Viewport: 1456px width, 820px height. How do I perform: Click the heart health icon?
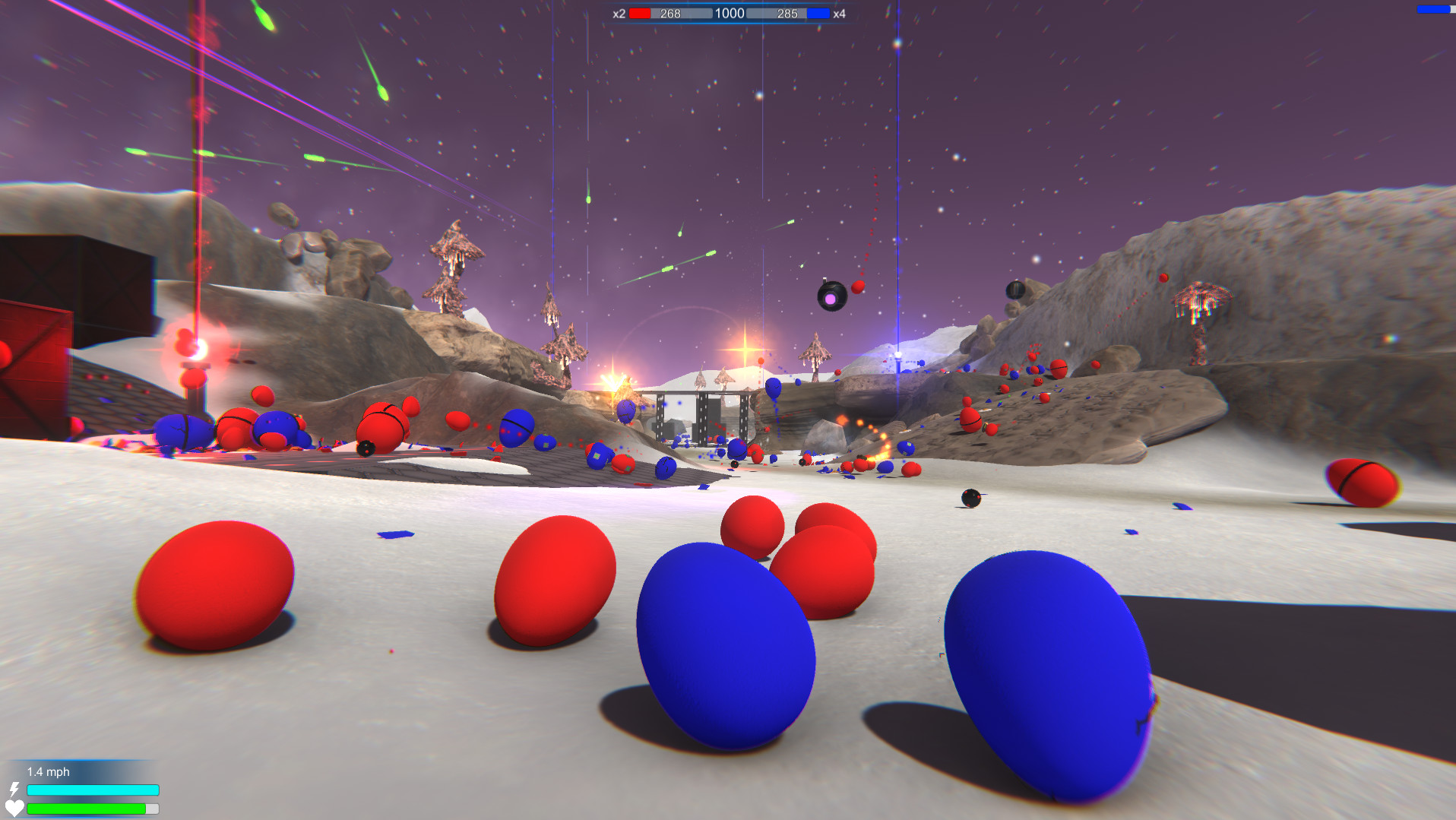(15, 809)
